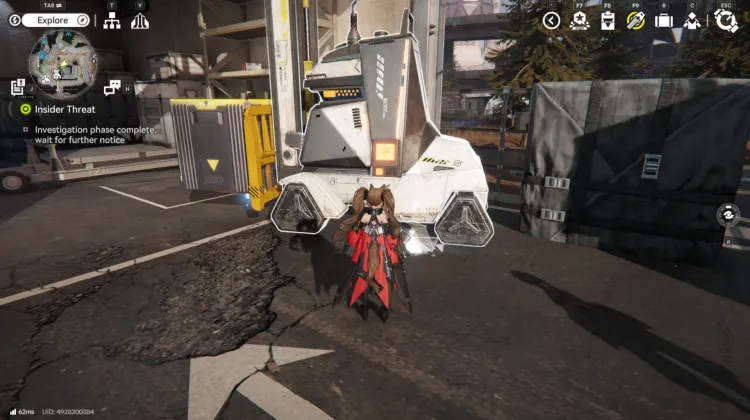Image resolution: width=750 pixels, height=420 pixels.
Task: Click the left arrow collapse button
Action: click(551, 20)
